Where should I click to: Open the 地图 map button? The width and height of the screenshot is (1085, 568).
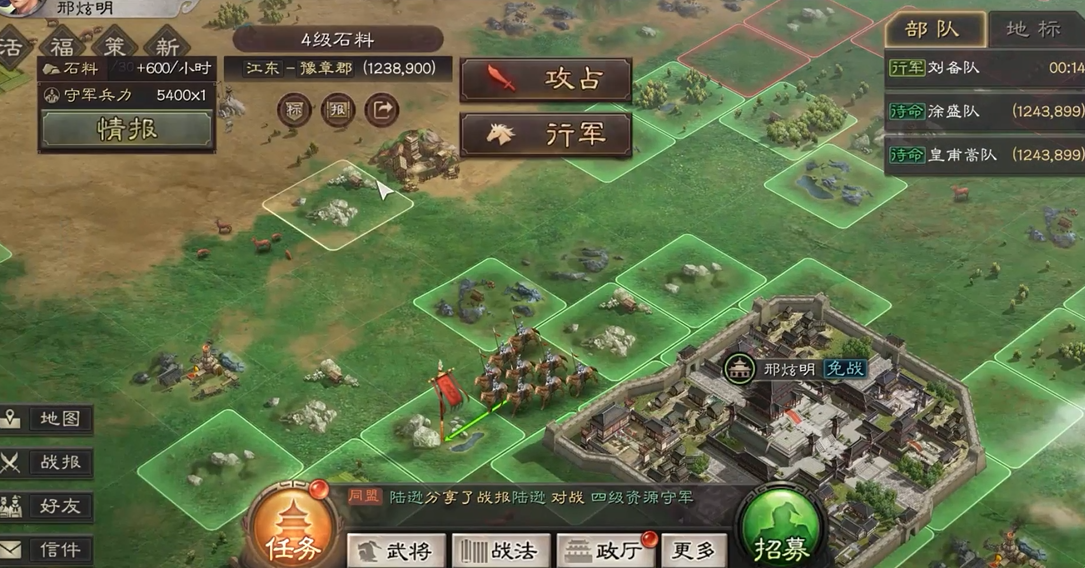click(x=48, y=419)
